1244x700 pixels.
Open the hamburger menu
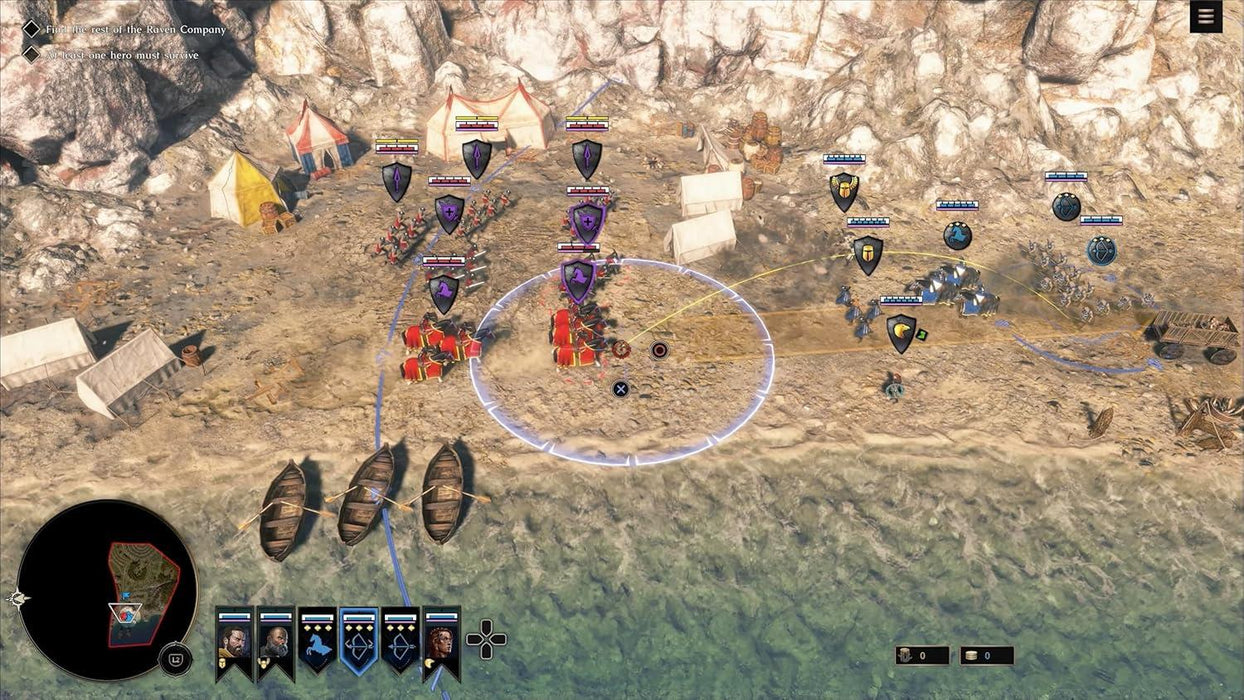tap(1206, 17)
